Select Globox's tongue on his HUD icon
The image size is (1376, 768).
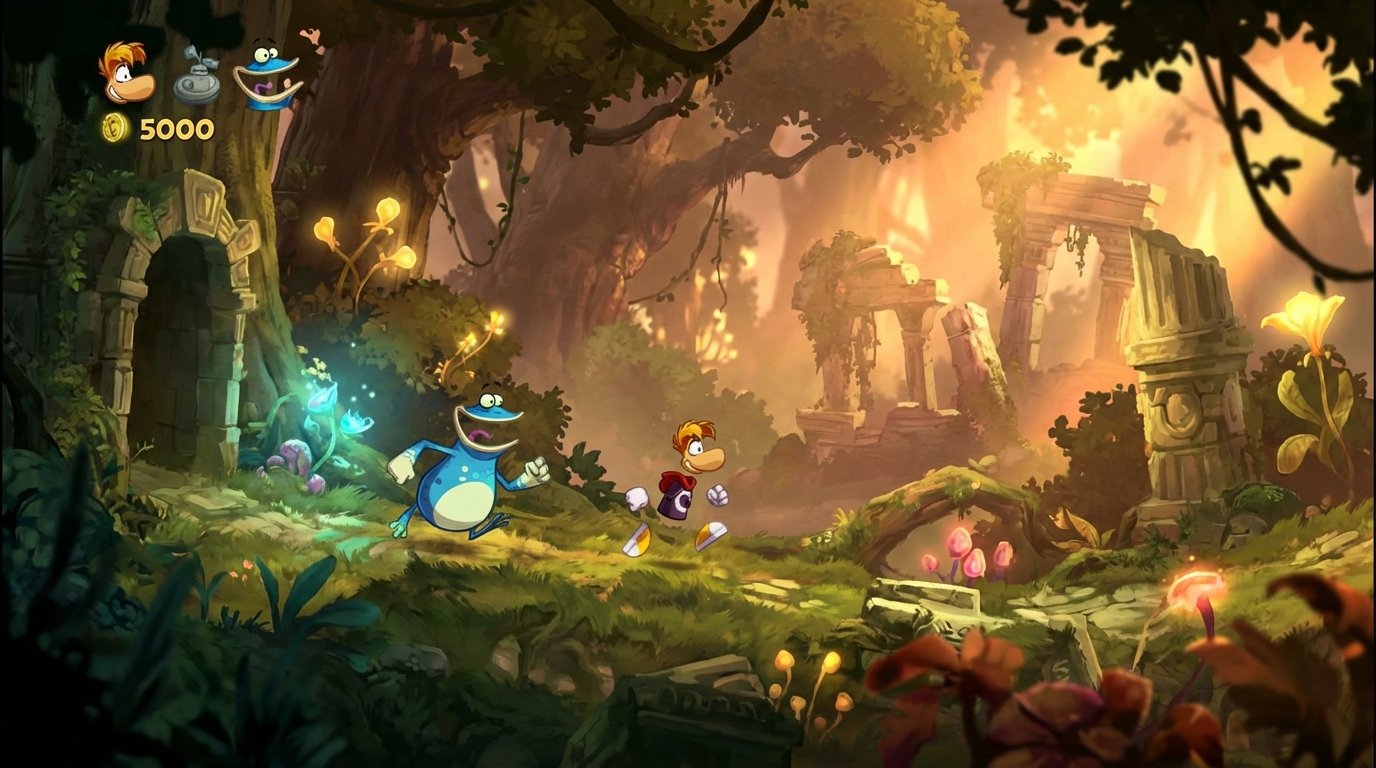pos(262,86)
